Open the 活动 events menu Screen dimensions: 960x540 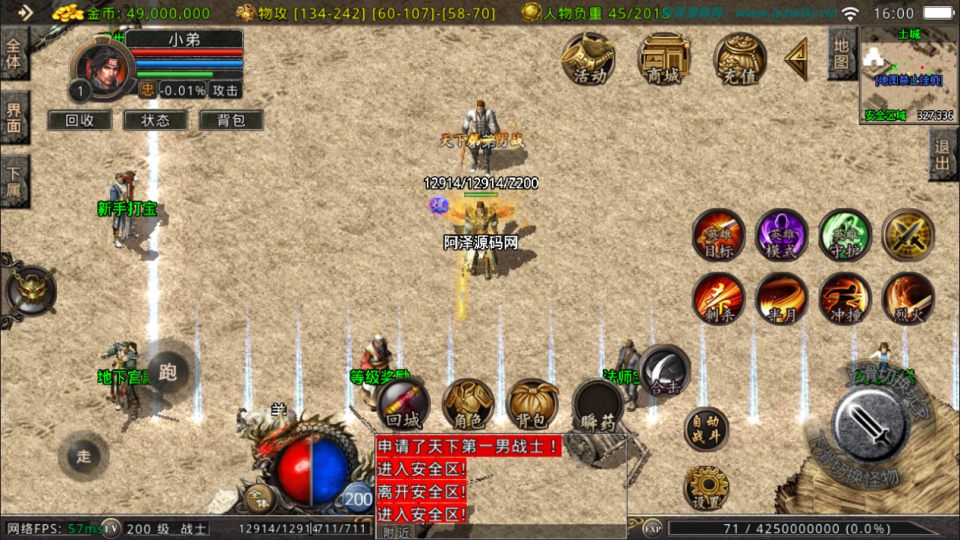pos(588,58)
